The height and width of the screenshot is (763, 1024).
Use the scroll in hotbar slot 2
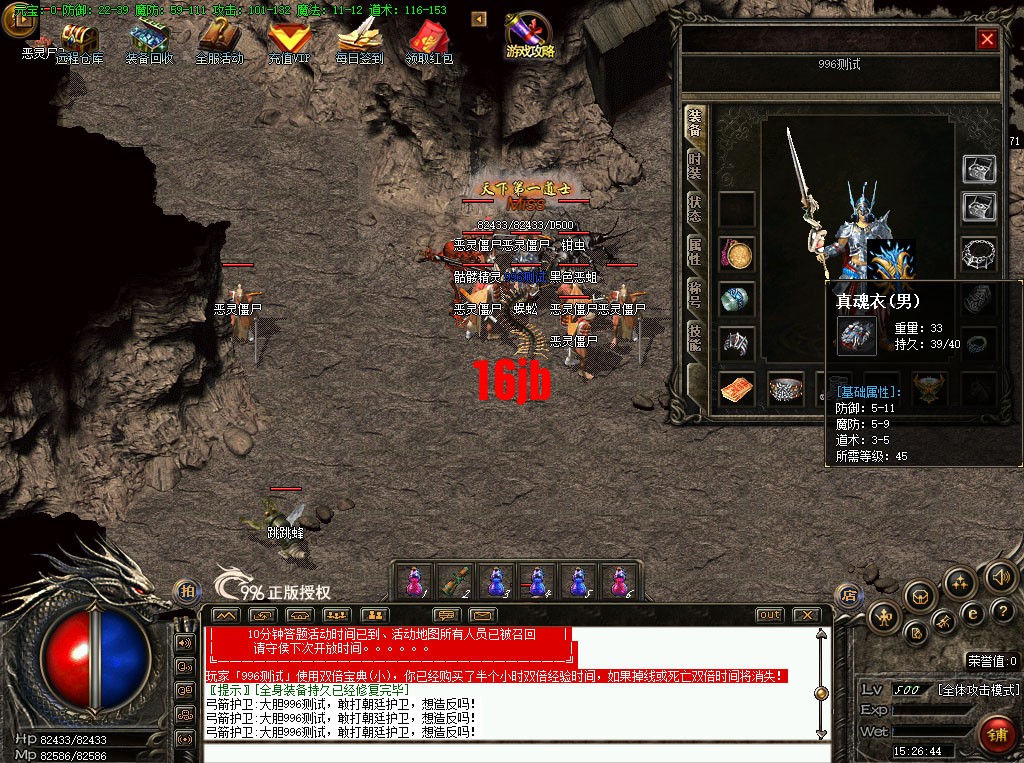point(456,581)
